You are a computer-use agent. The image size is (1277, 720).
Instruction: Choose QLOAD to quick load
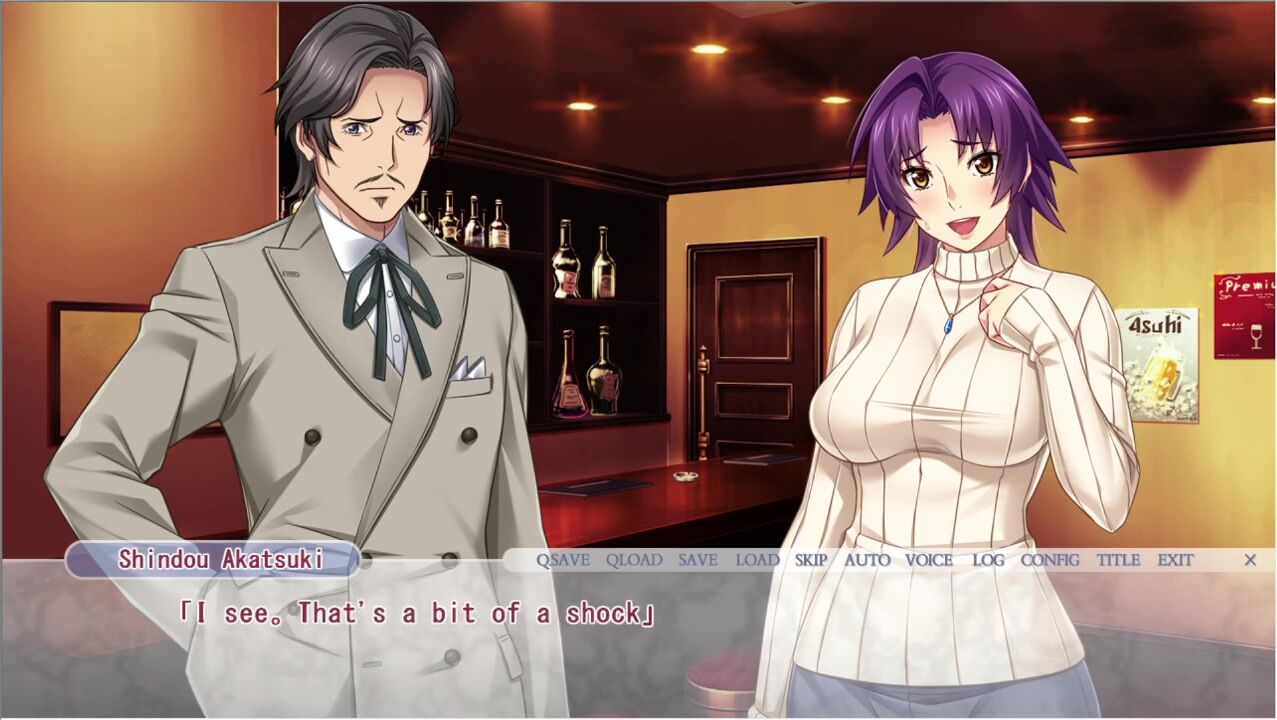634,560
